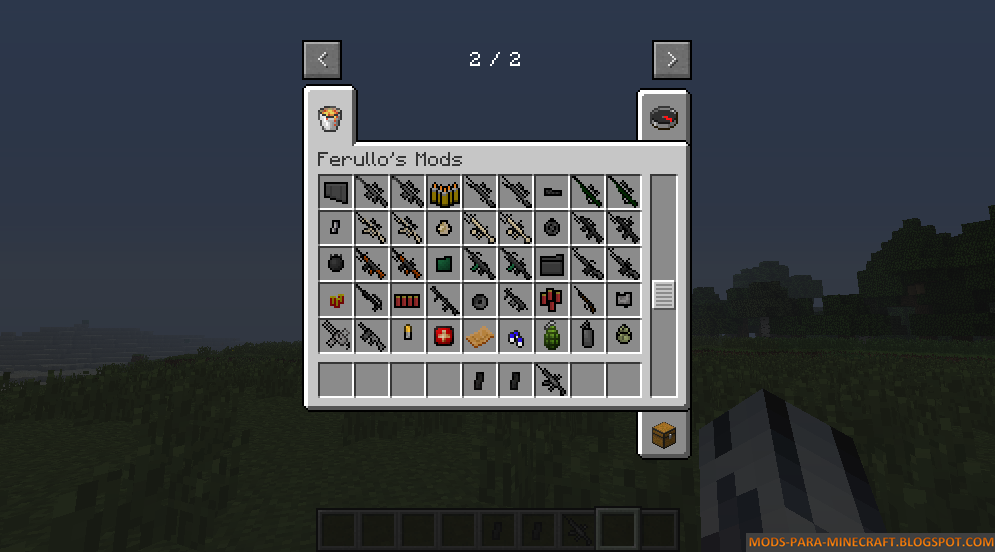Select the green ammo box item

click(x=443, y=264)
